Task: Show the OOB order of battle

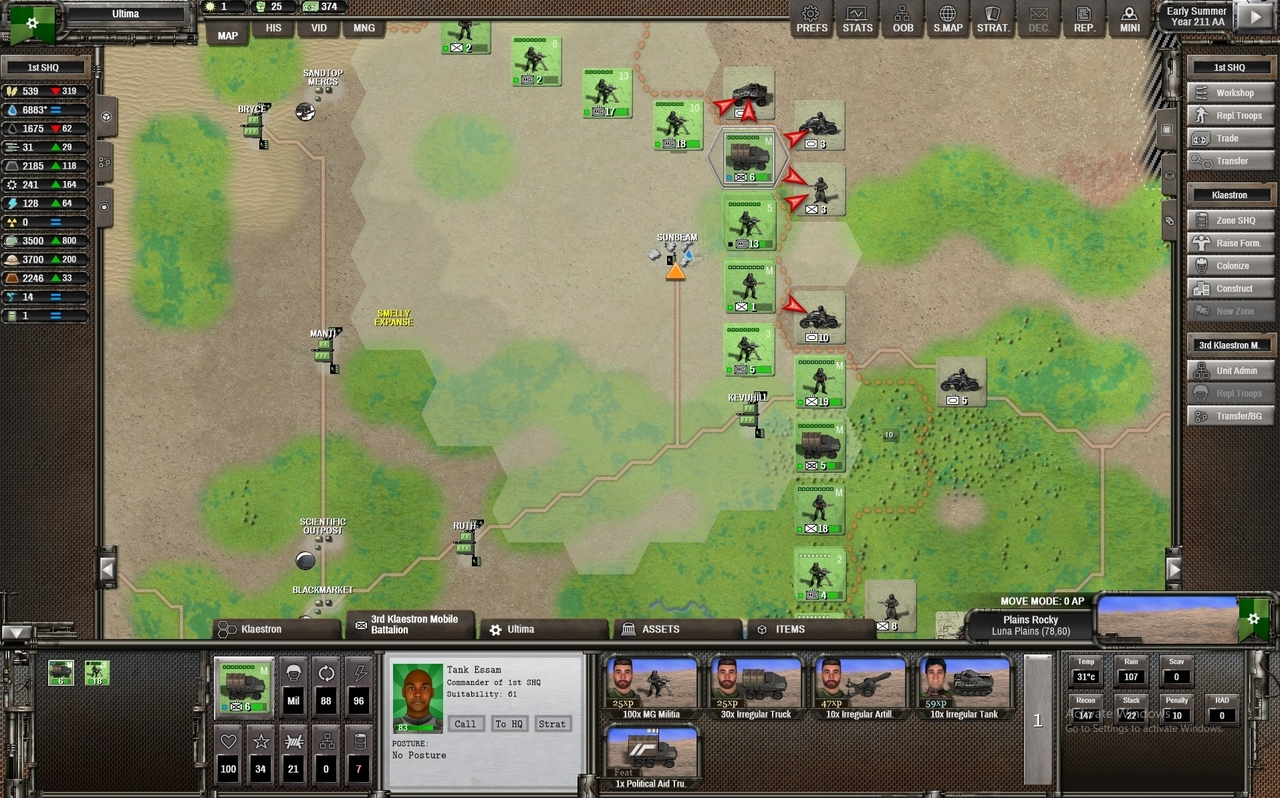Action: click(x=902, y=19)
